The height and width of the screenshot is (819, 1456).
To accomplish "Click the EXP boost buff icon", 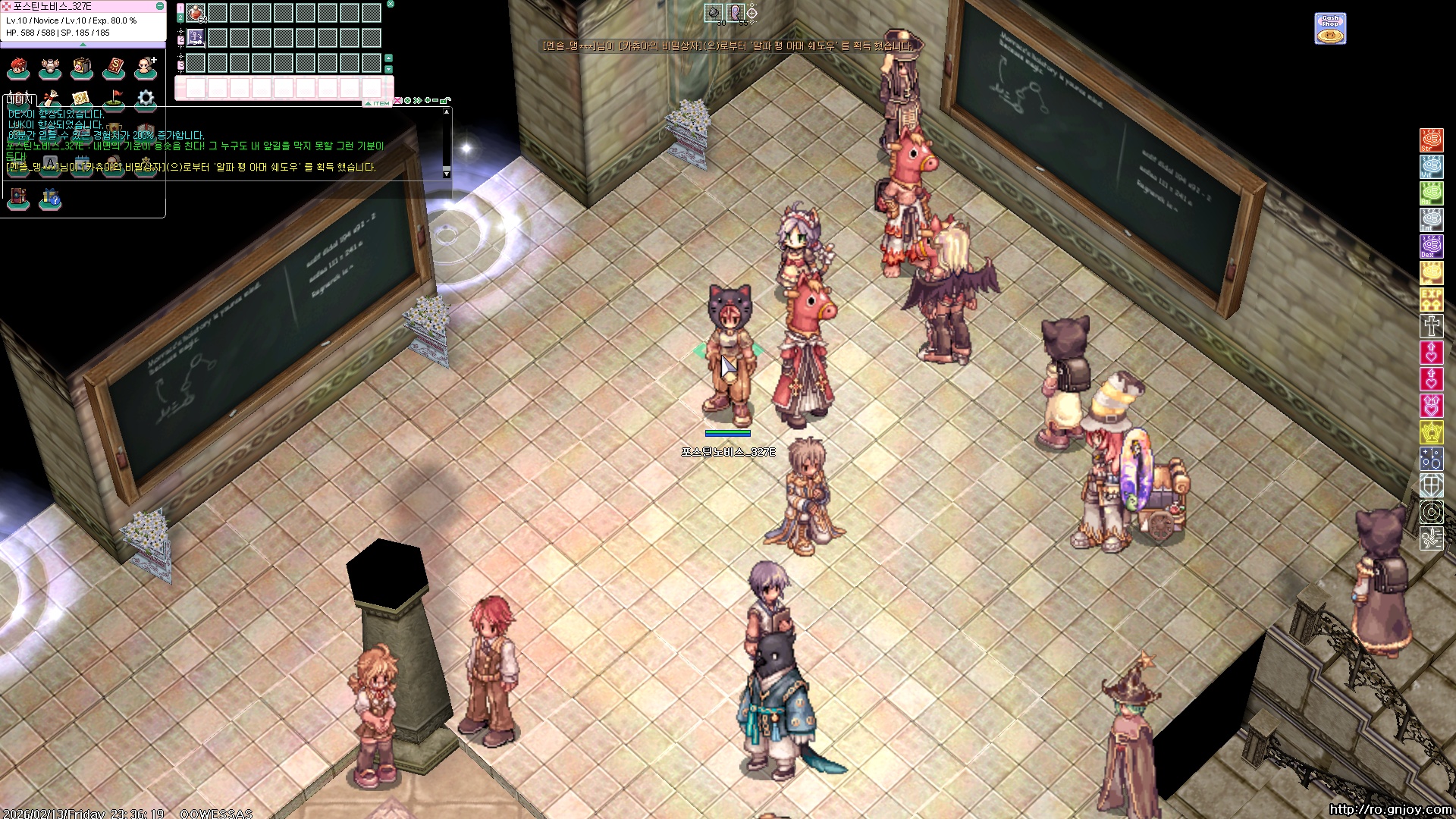I will point(1431,300).
